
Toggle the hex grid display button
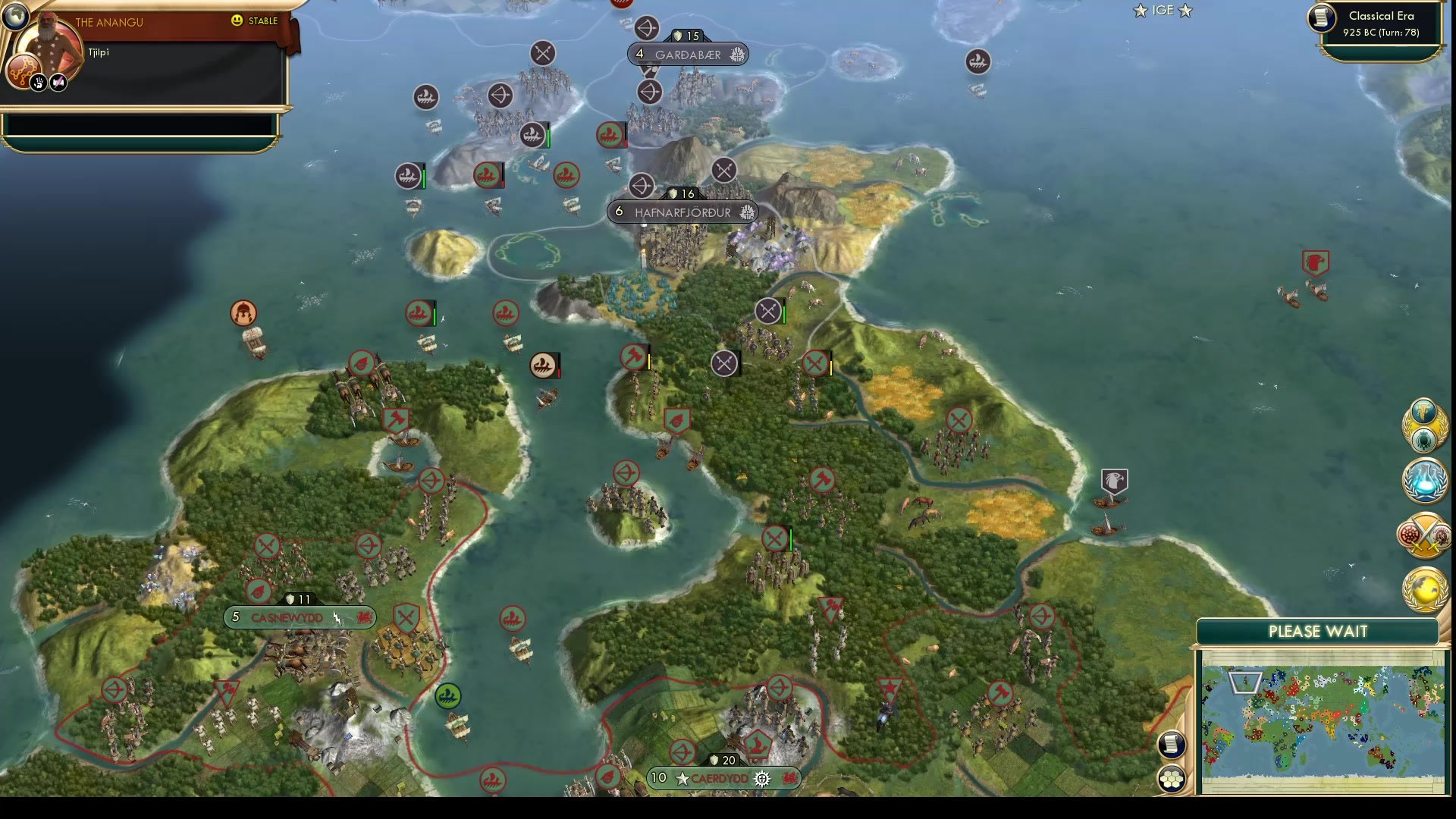1172,777
